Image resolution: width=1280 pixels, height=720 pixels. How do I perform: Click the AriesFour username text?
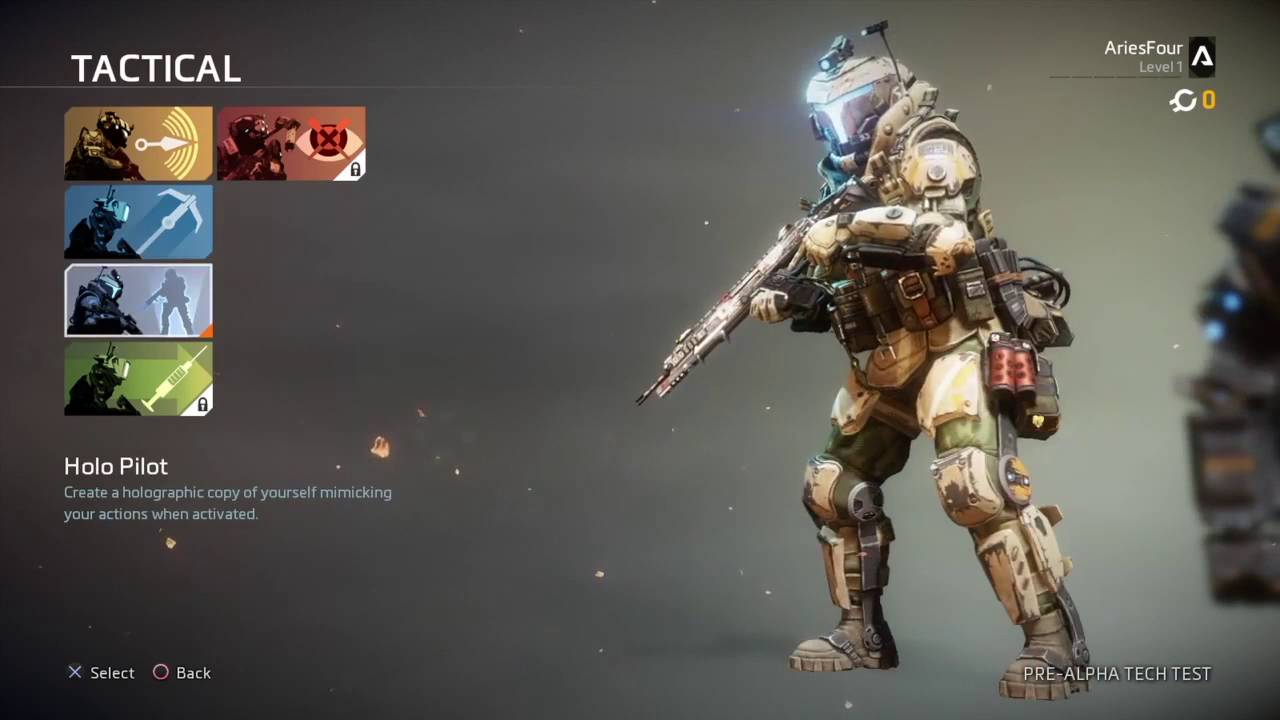(x=1143, y=47)
